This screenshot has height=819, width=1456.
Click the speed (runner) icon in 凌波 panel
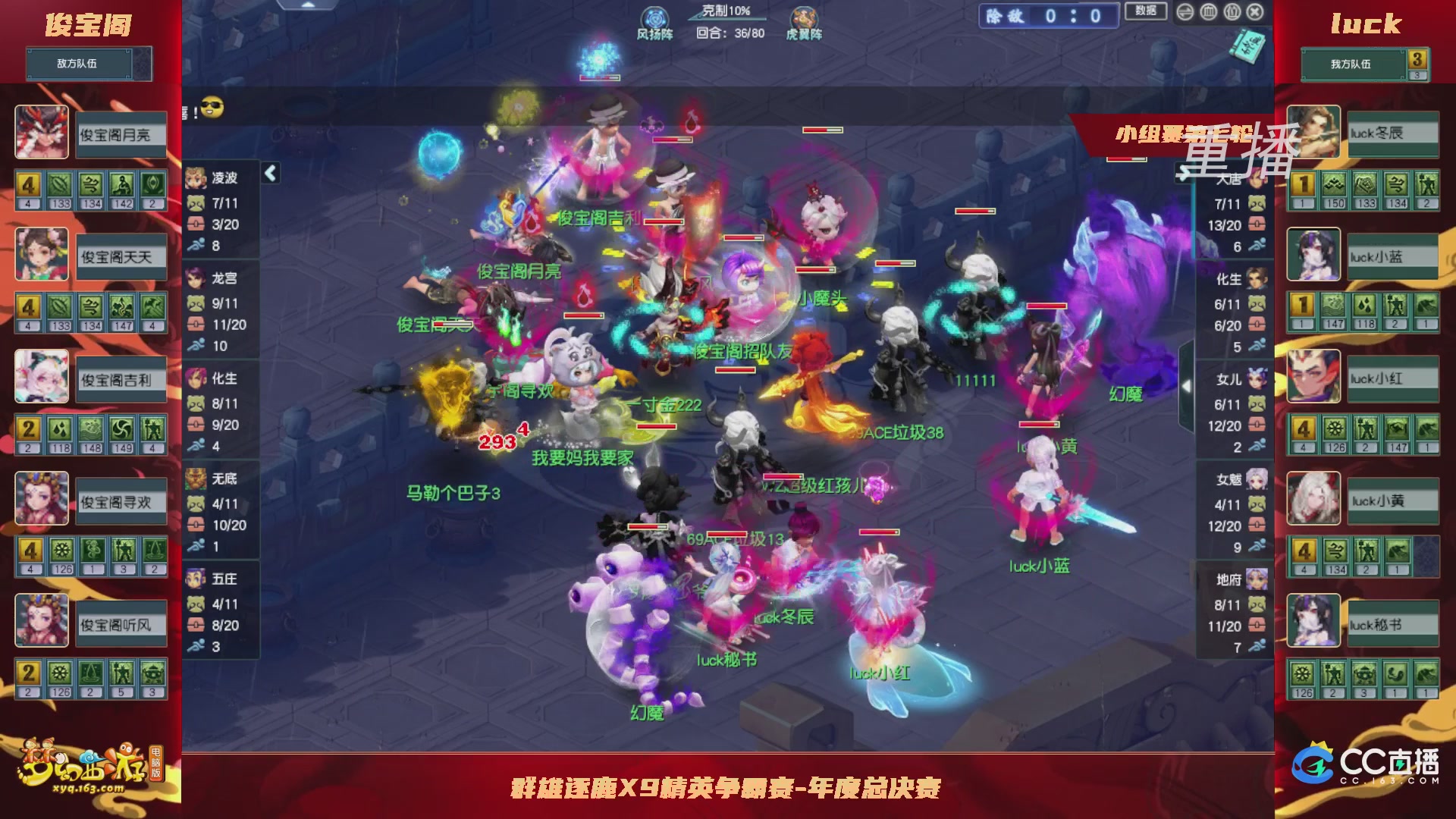[x=197, y=245]
